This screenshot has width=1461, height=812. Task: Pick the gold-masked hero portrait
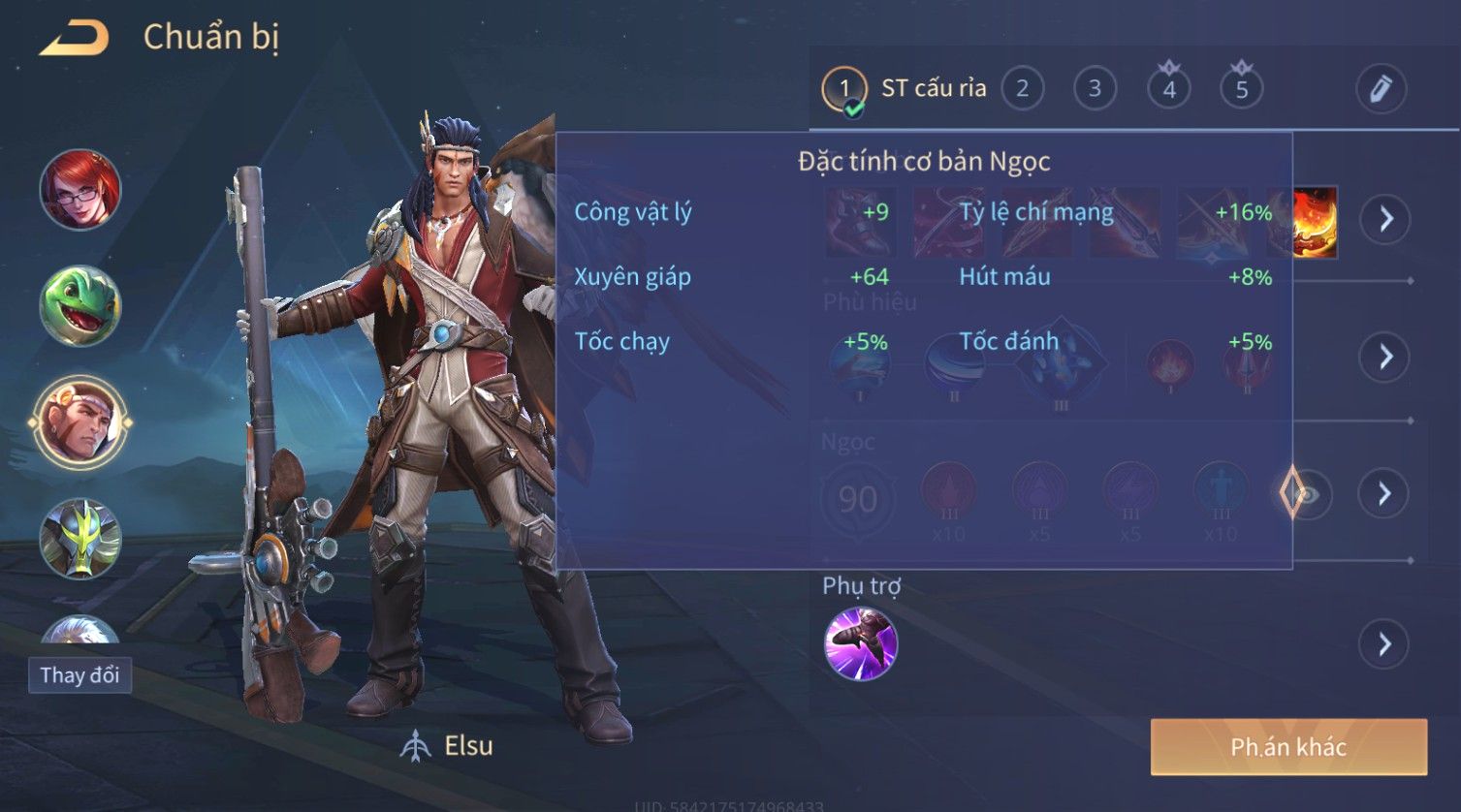click(80, 539)
